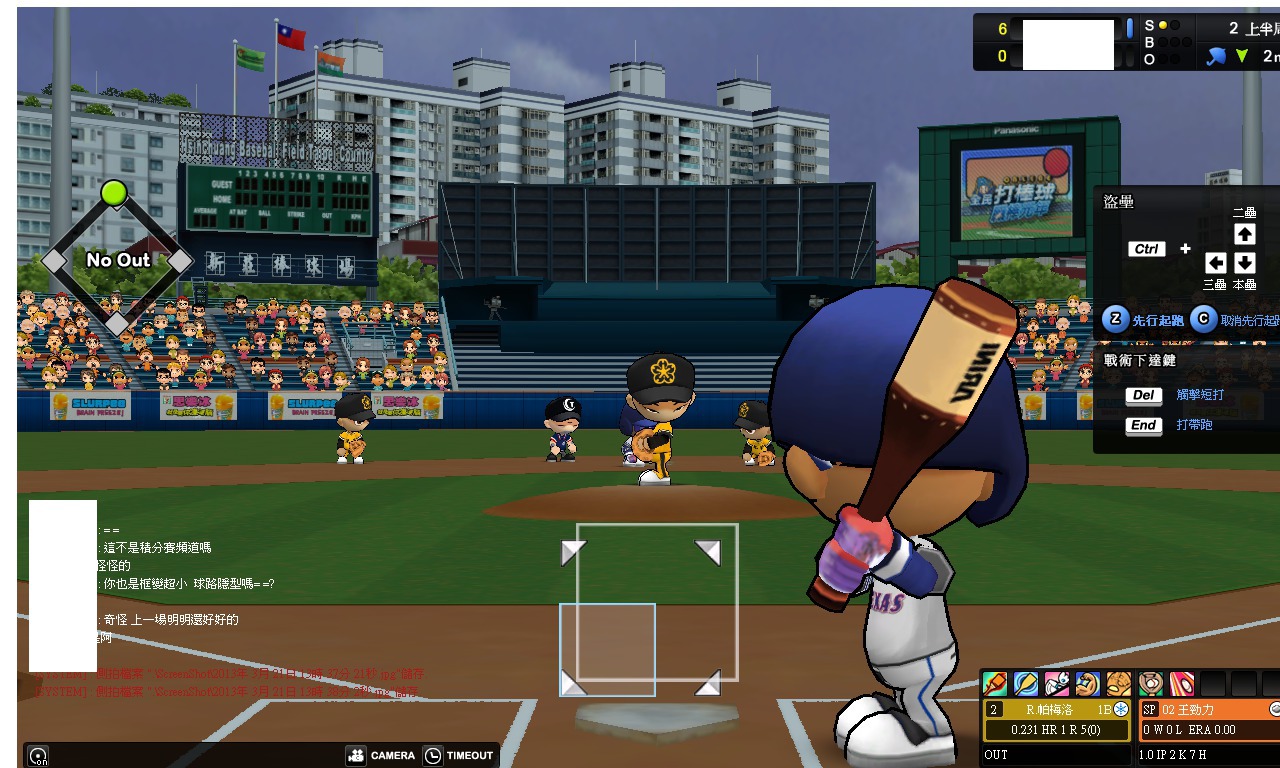Activate the flexing arm power skill
Viewport: 1280px width, 768px height.
[x=1088, y=684]
